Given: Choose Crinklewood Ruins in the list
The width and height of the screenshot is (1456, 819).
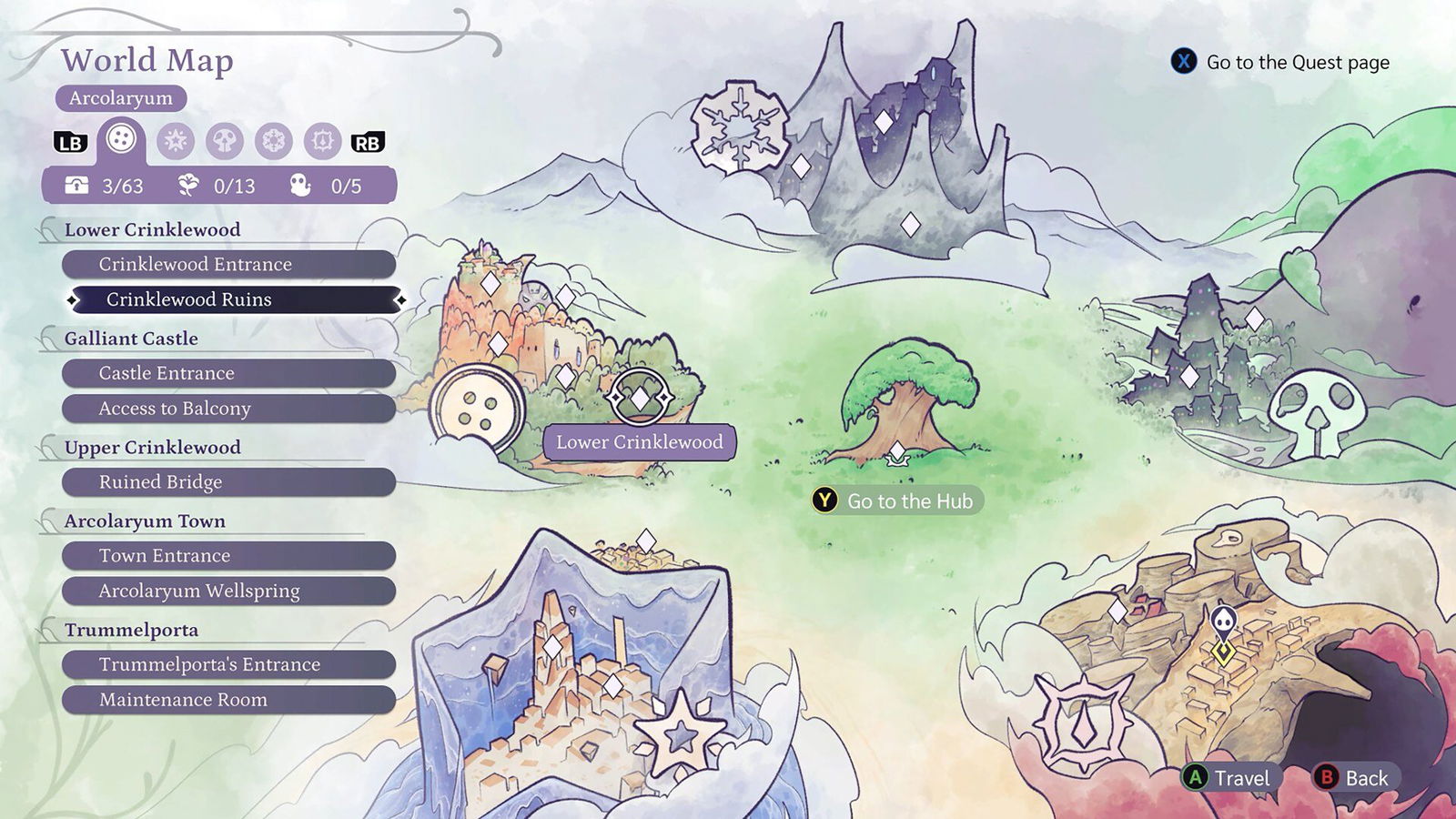Looking at the screenshot, I should click(x=236, y=299).
